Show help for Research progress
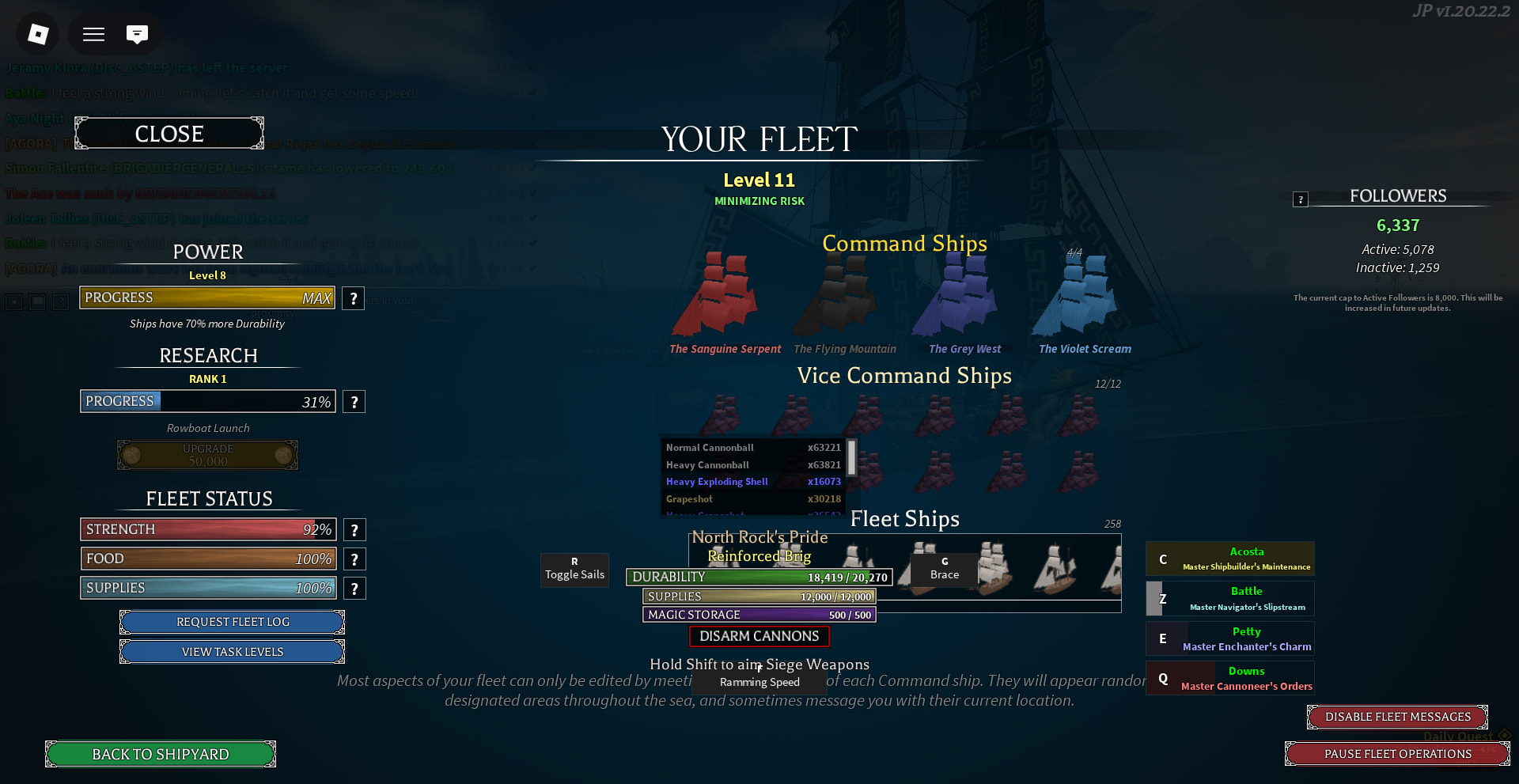1519x784 pixels. click(354, 402)
